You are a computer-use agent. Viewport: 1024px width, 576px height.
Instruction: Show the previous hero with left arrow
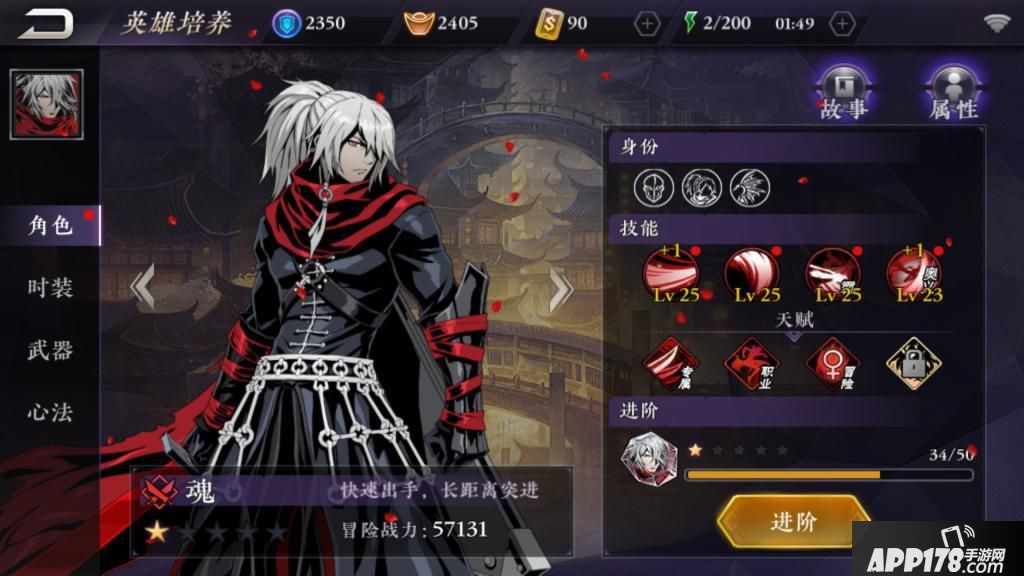(142, 288)
